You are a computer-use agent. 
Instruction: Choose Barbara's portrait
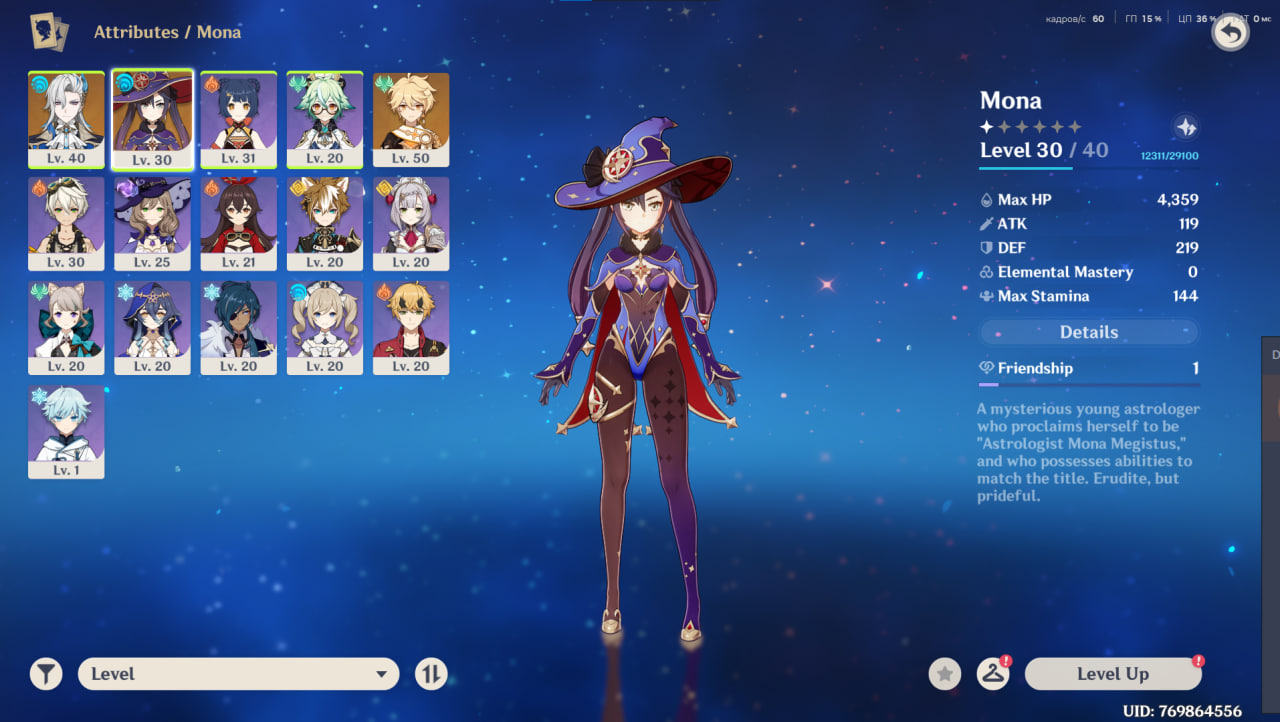tap(325, 326)
